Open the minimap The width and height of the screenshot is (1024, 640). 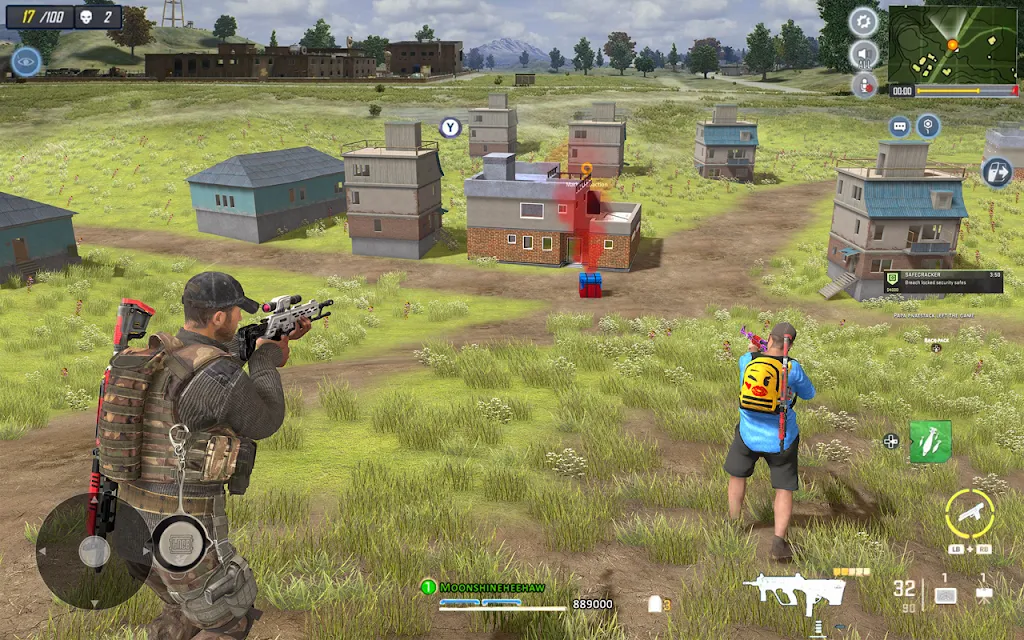(952, 44)
